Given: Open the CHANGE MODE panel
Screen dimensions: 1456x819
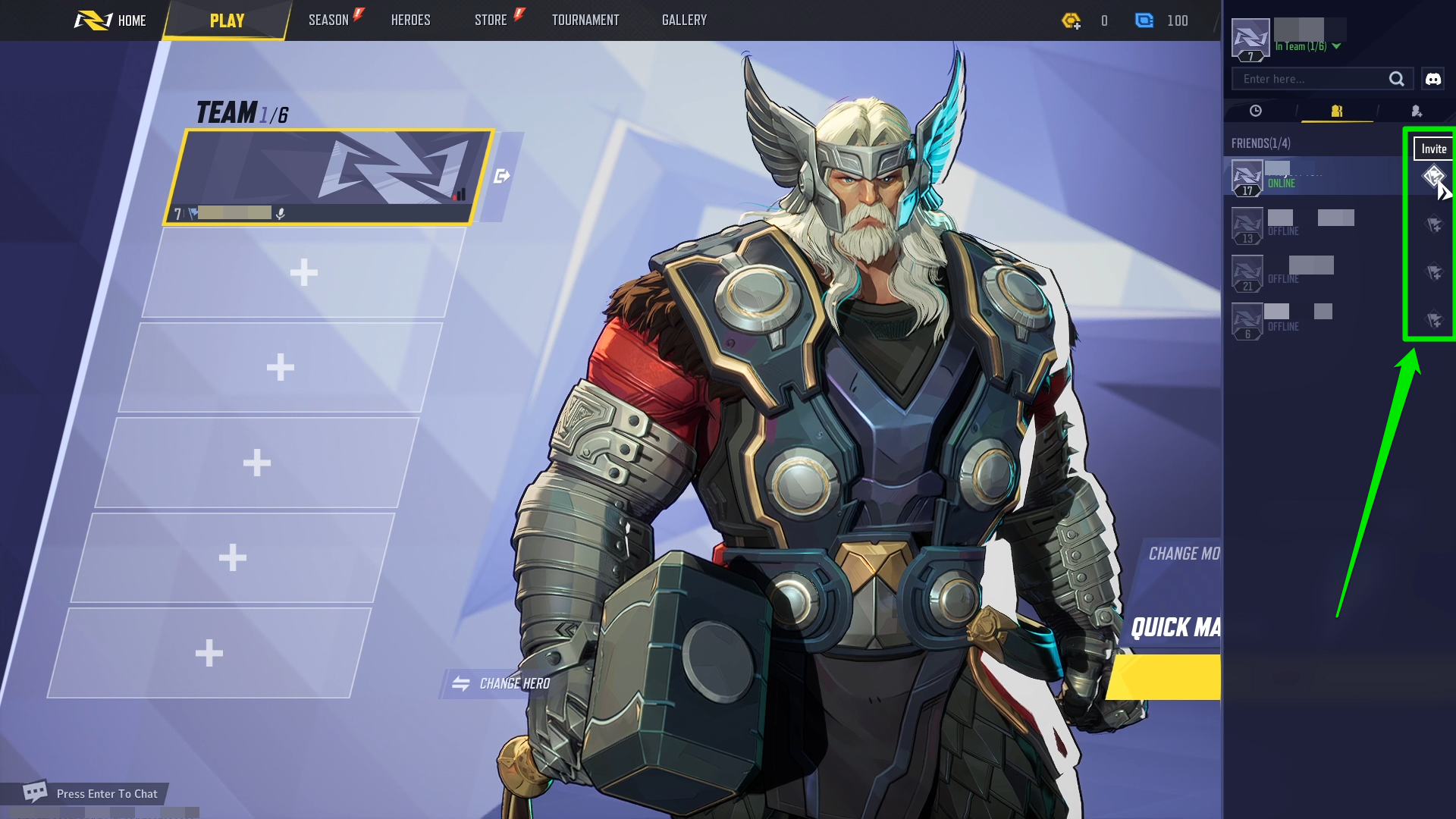Looking at the screenshot, I should pyautogui.click(x=1183, y=554).
